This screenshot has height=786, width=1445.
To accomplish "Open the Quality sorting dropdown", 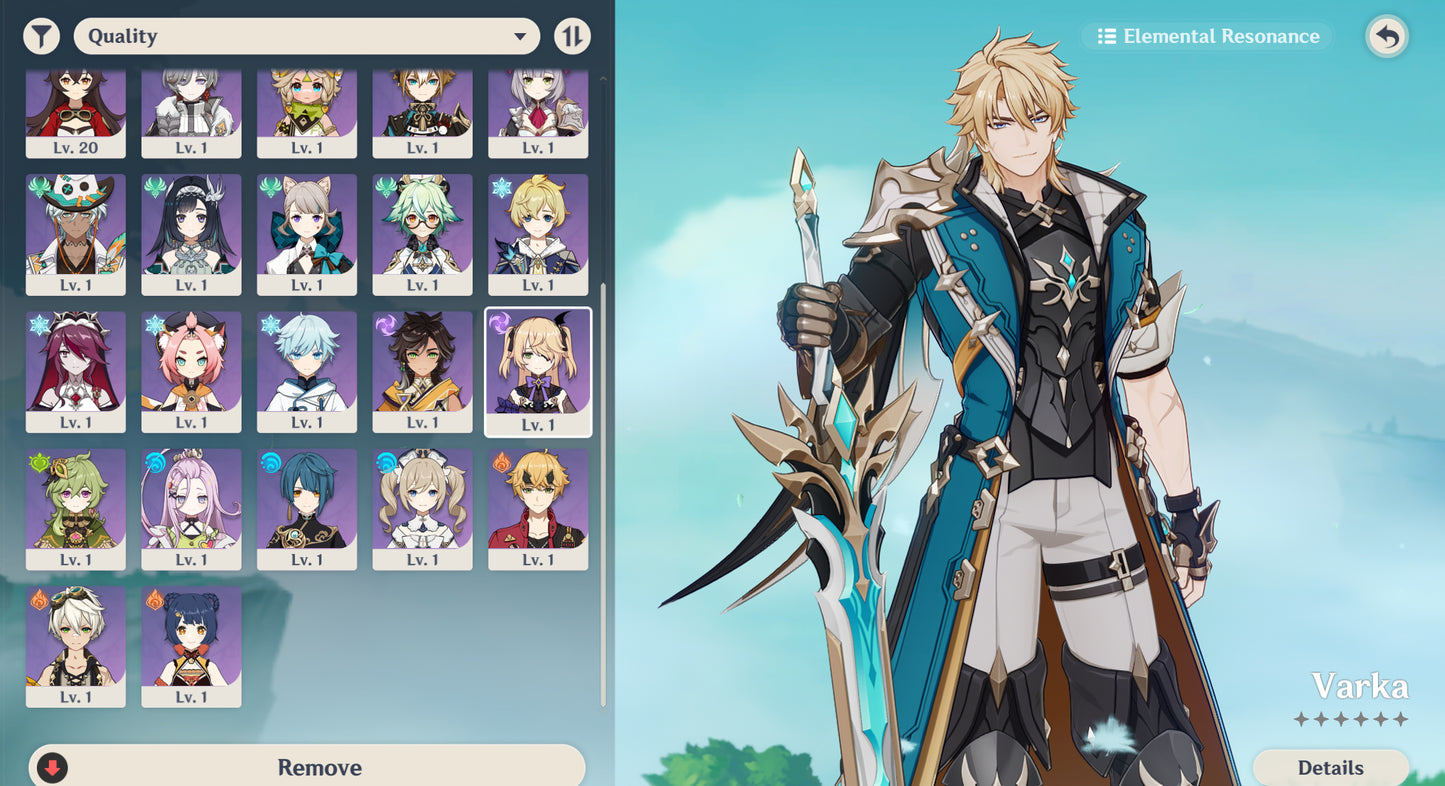I will (x=305, y=35).
